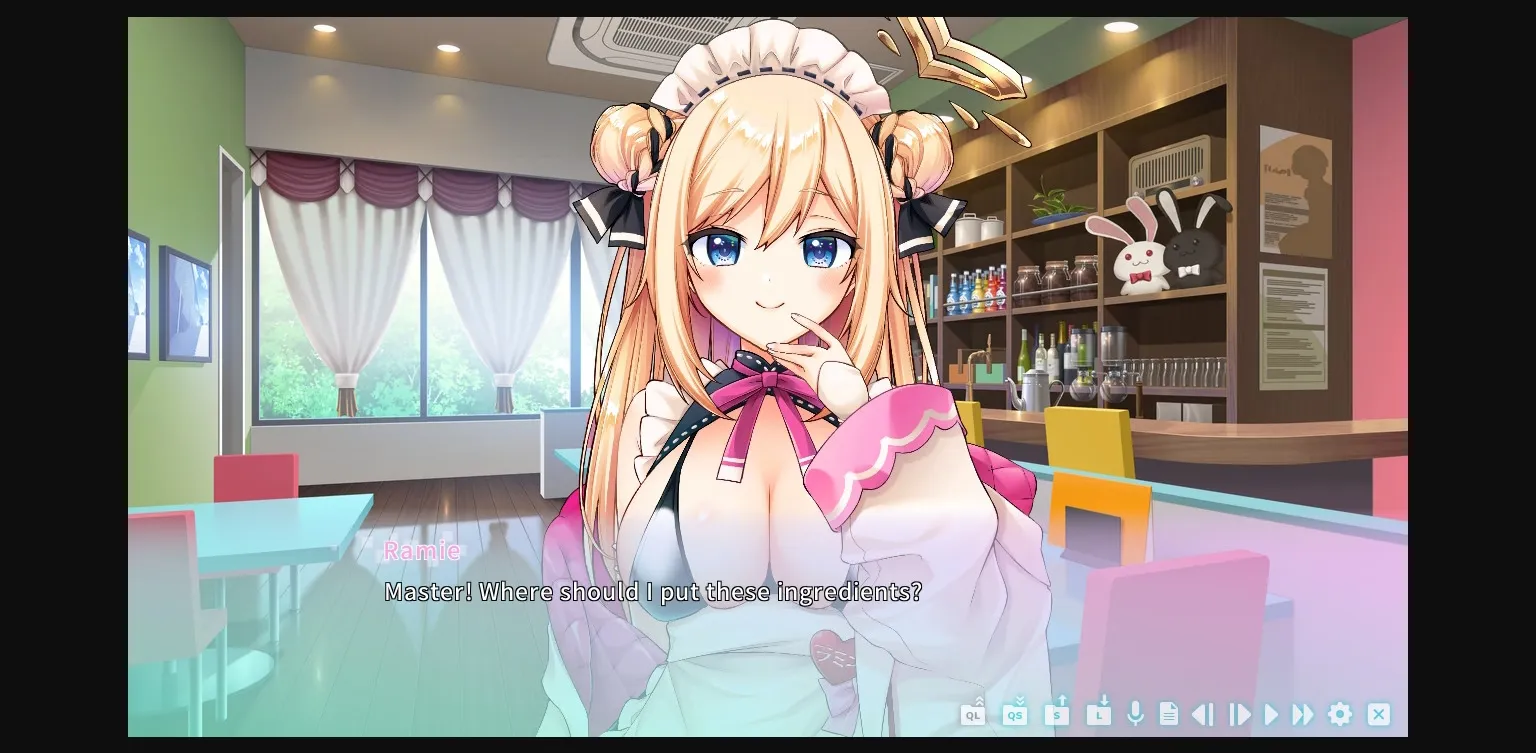The image size is (1536, 753).
Task: Click the dialogue text to continue the story
Action: click(655, 592)
